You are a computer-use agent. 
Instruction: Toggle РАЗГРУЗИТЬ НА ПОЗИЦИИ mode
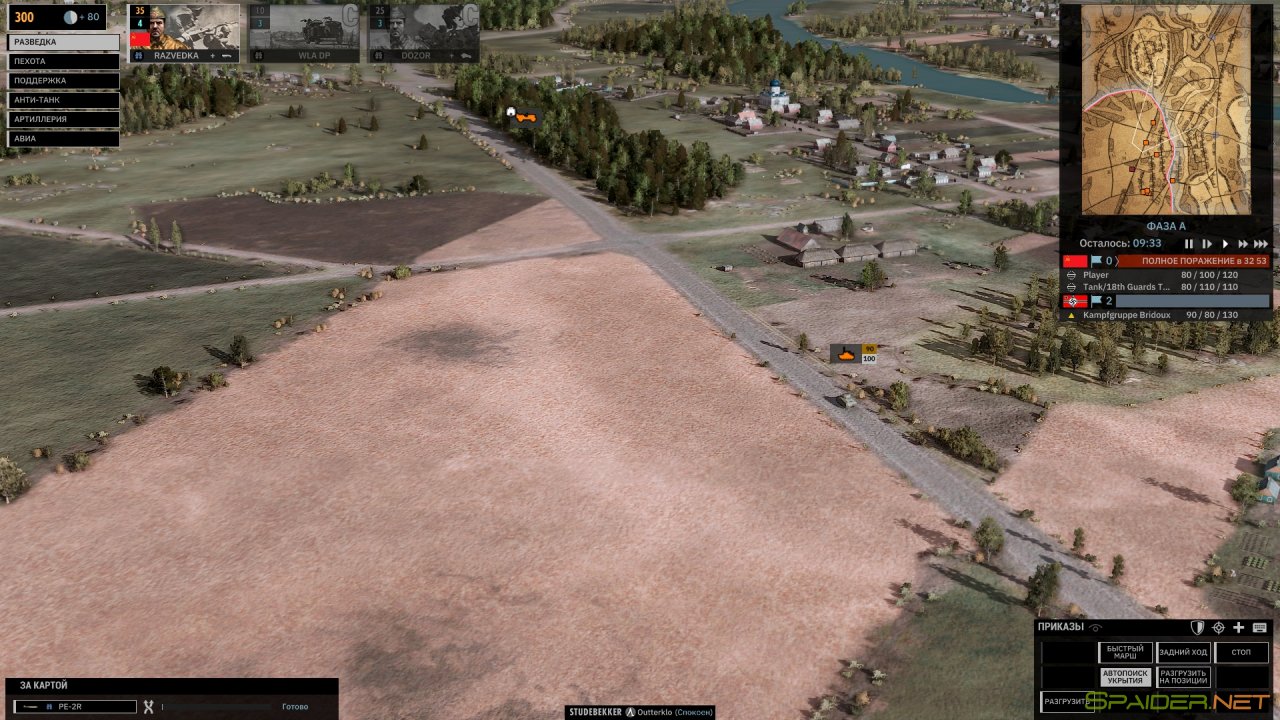click(1184, 676)
